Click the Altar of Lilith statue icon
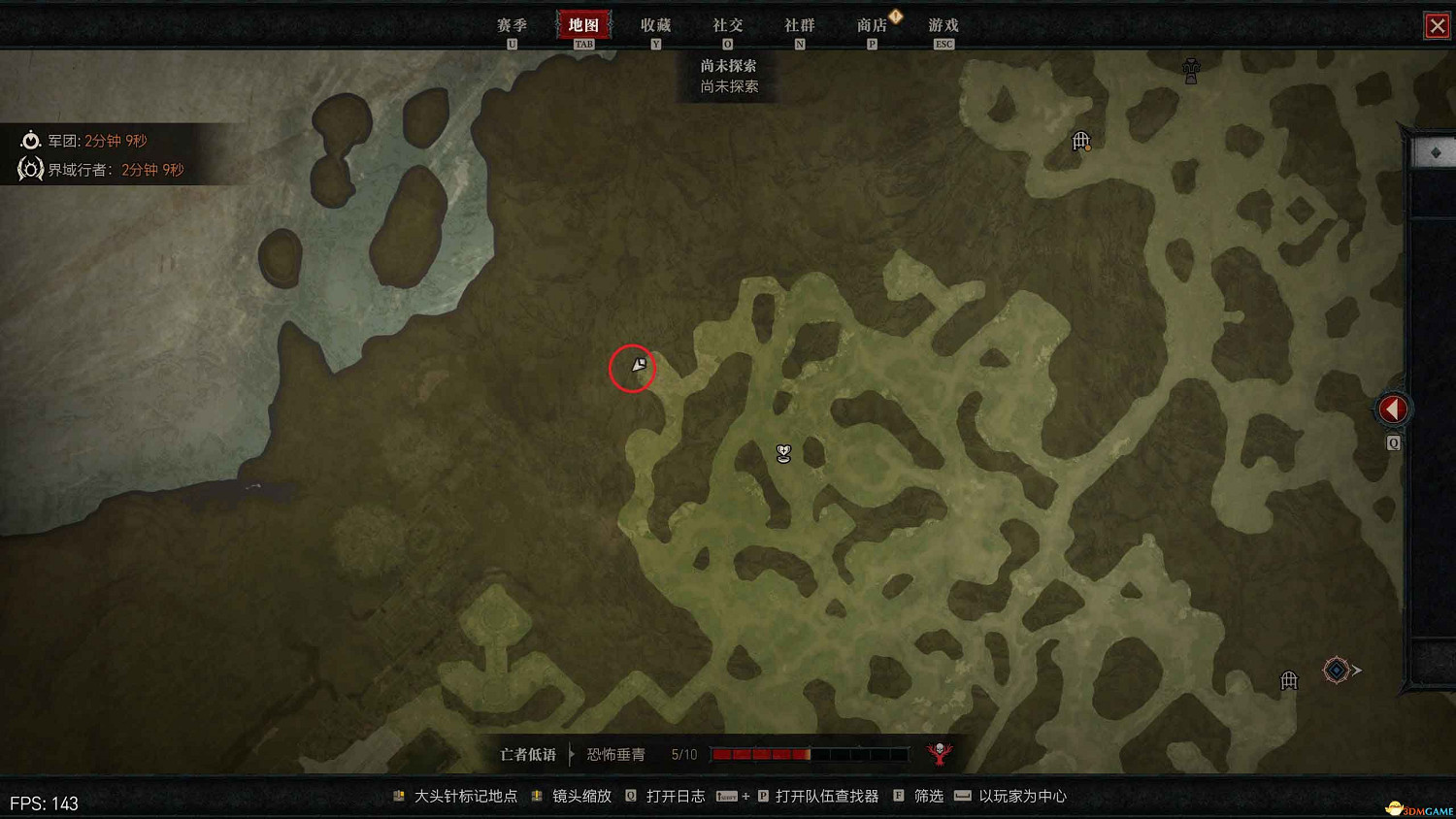 [x=1190, y=70]
